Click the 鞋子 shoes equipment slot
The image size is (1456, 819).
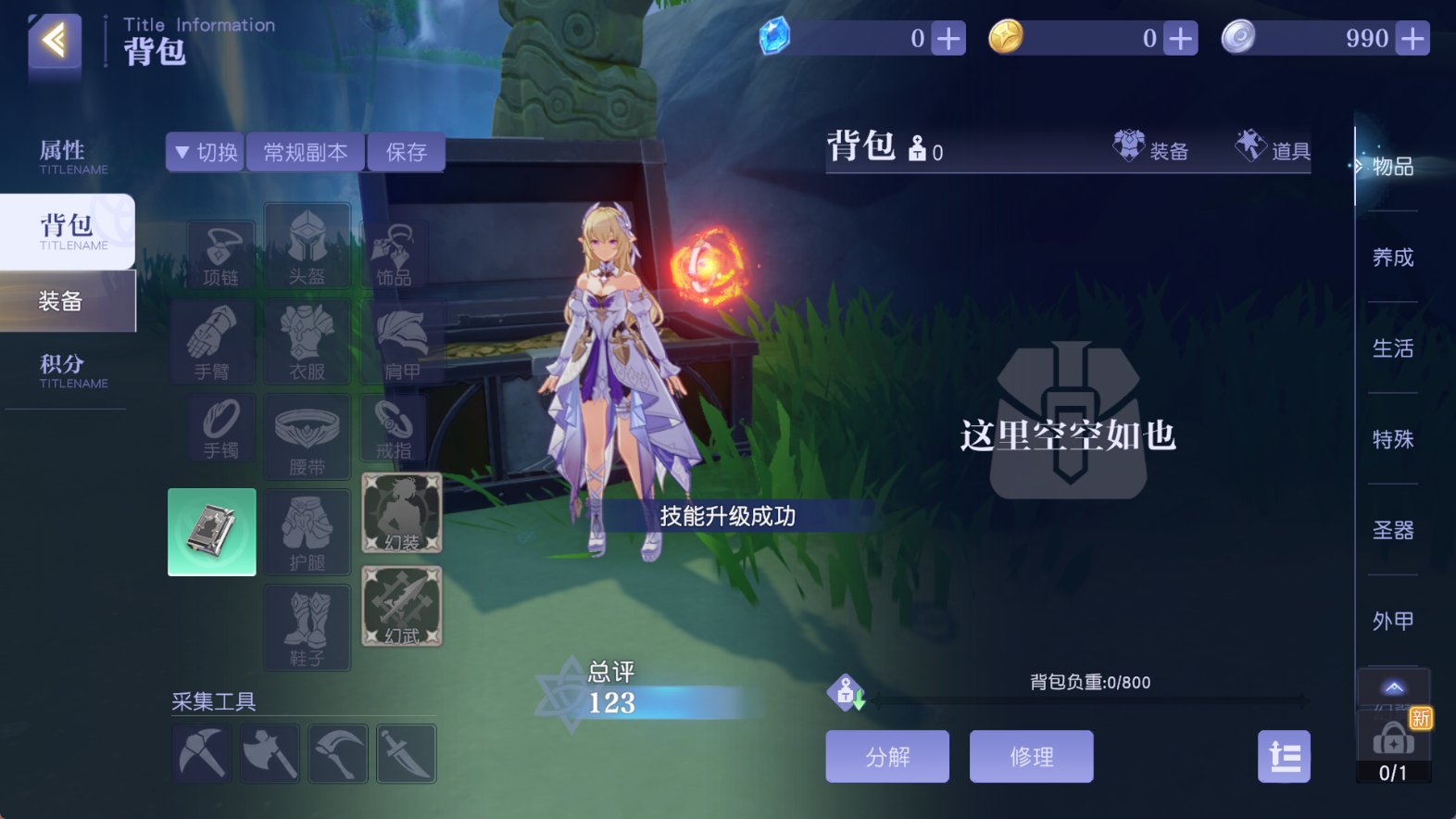pos(307,627)
